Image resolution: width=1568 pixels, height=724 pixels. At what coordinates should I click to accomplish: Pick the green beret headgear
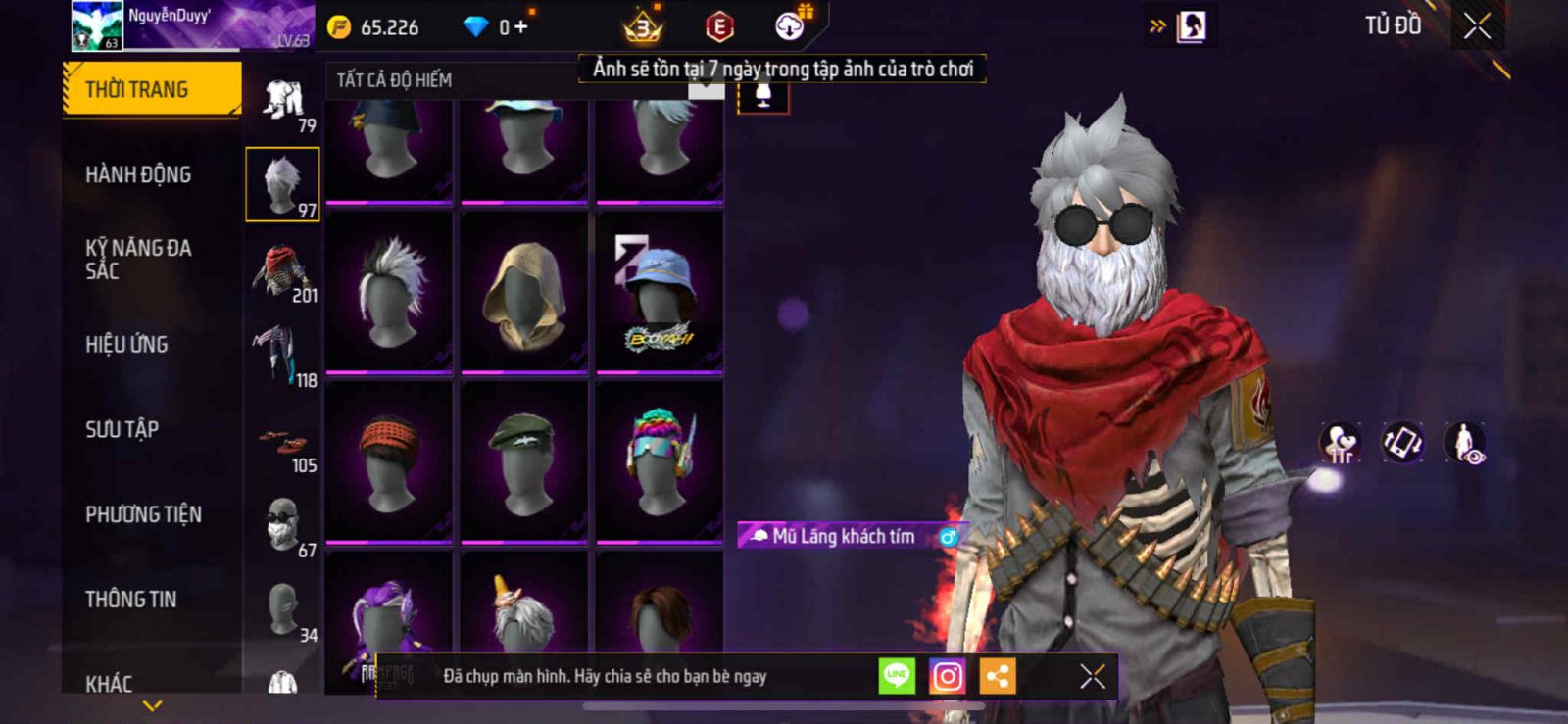click(524, 461)
